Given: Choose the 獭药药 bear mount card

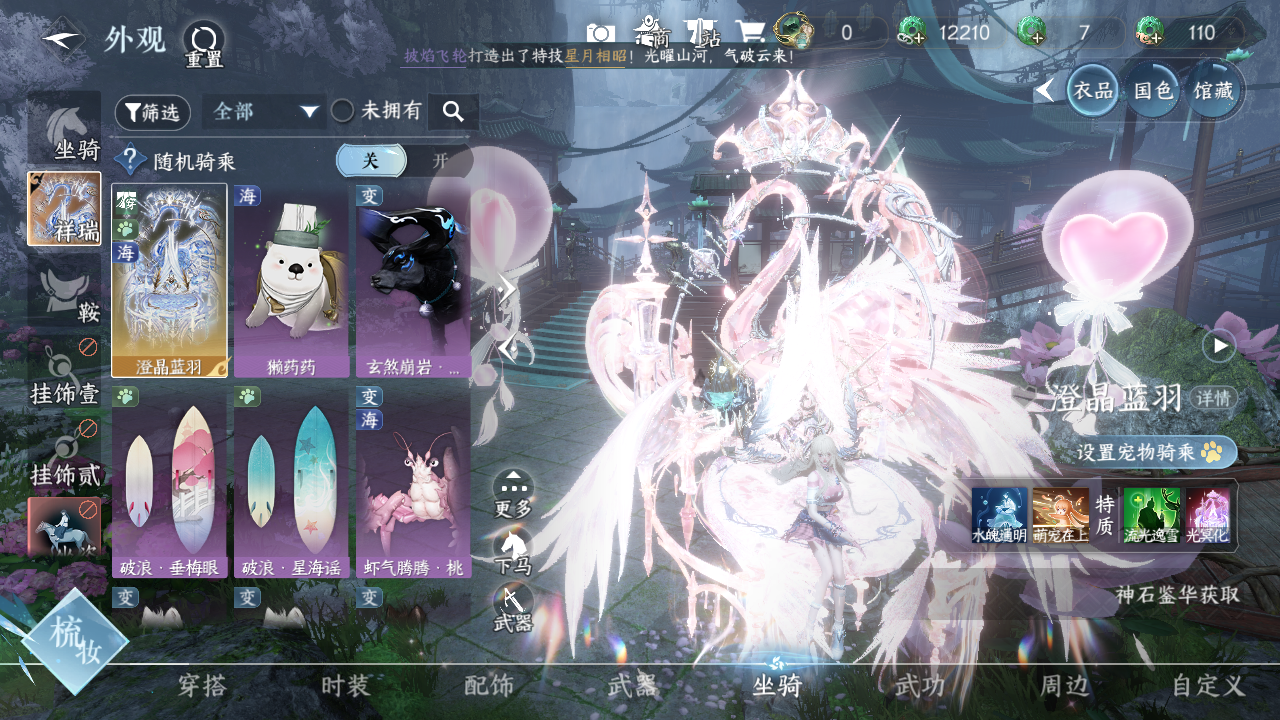Looking at the screenshot, I should click(292, 280).
